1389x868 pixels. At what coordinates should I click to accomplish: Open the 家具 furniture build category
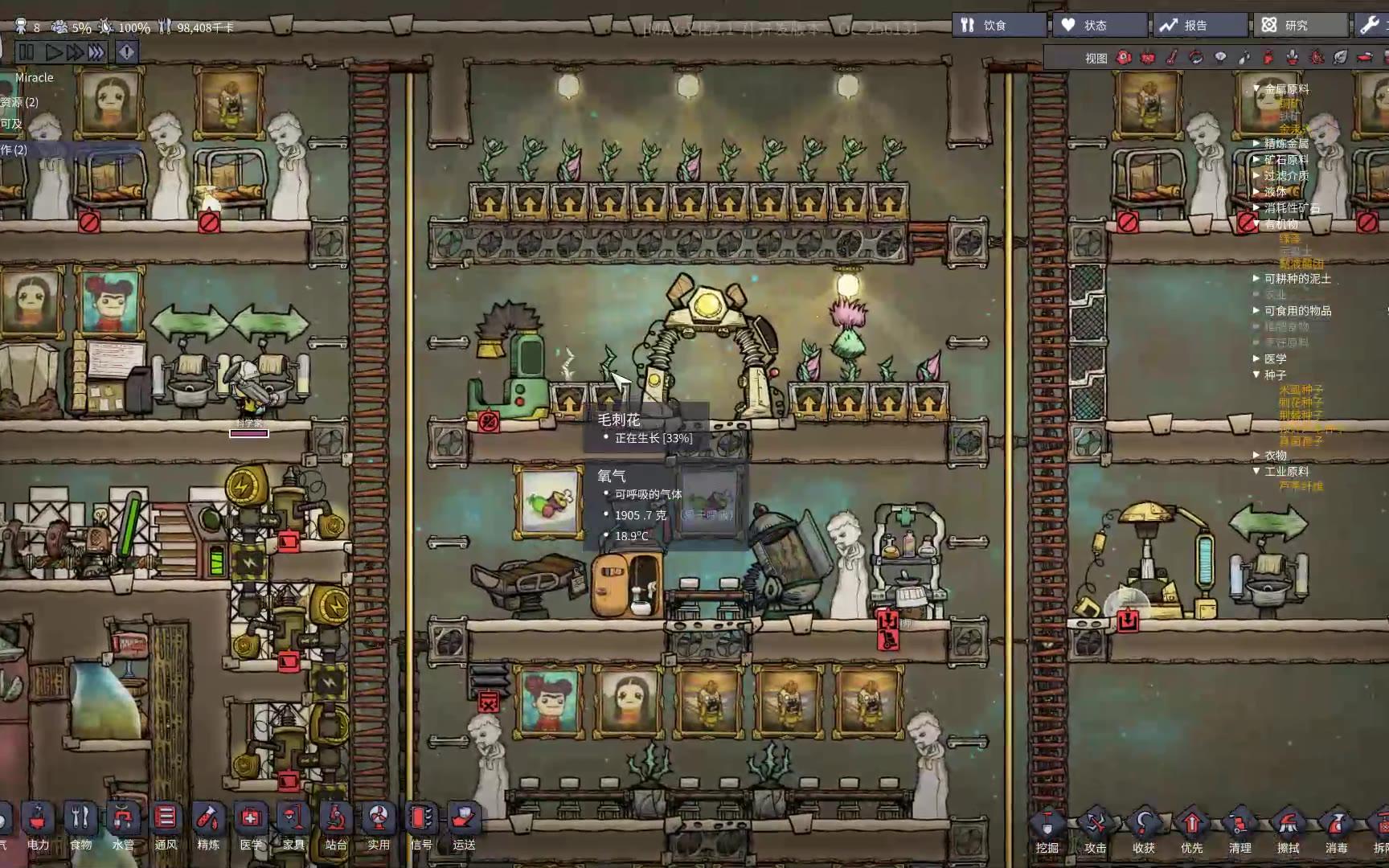[x=293, y=825]
